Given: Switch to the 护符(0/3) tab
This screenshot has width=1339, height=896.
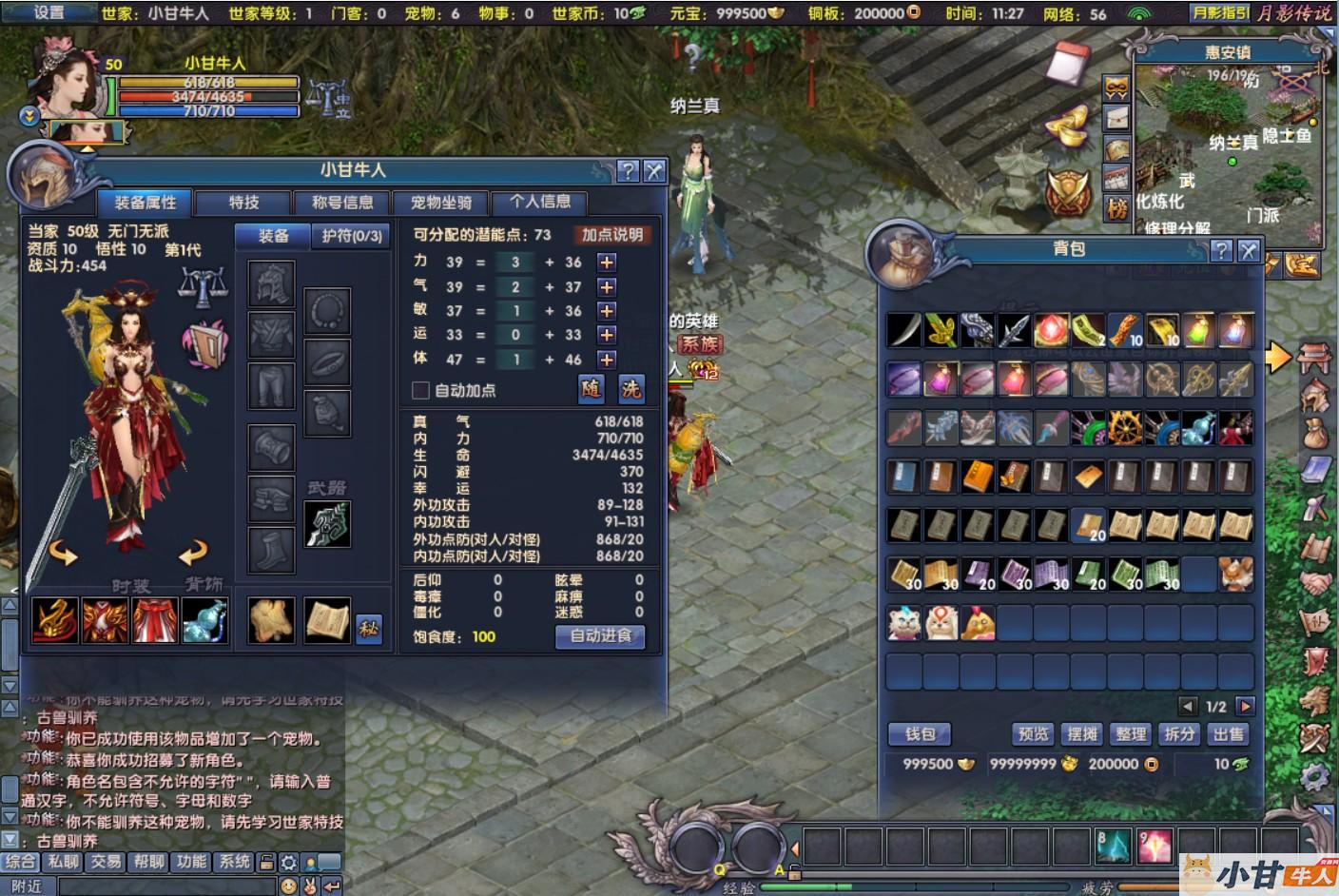Looking at the screenshot, I should point(351,236).
